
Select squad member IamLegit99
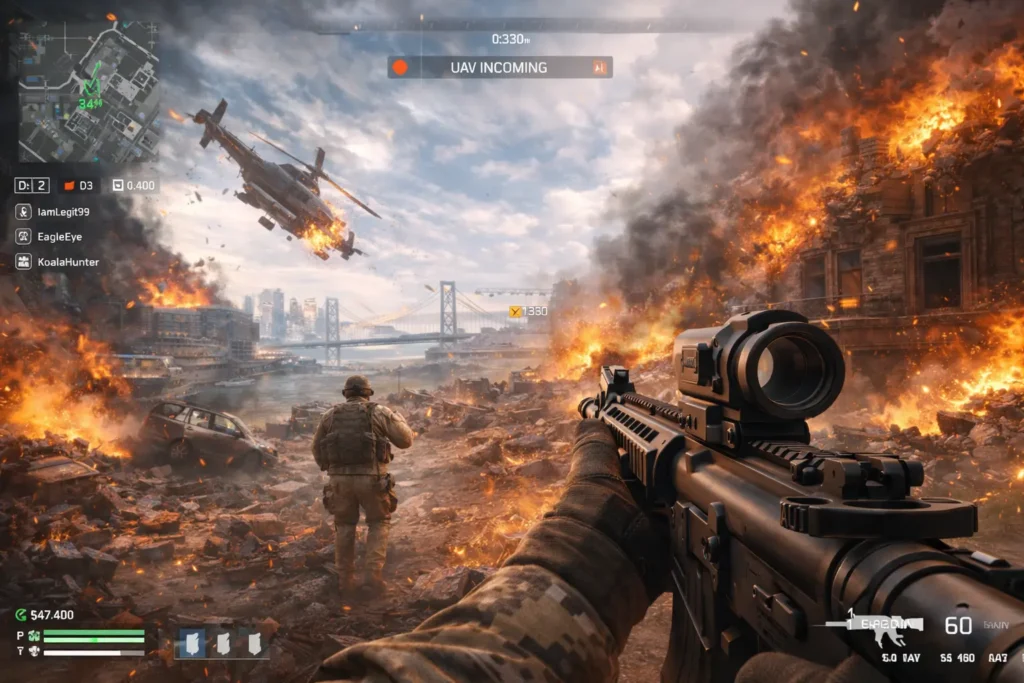click(x=52, y=212)
